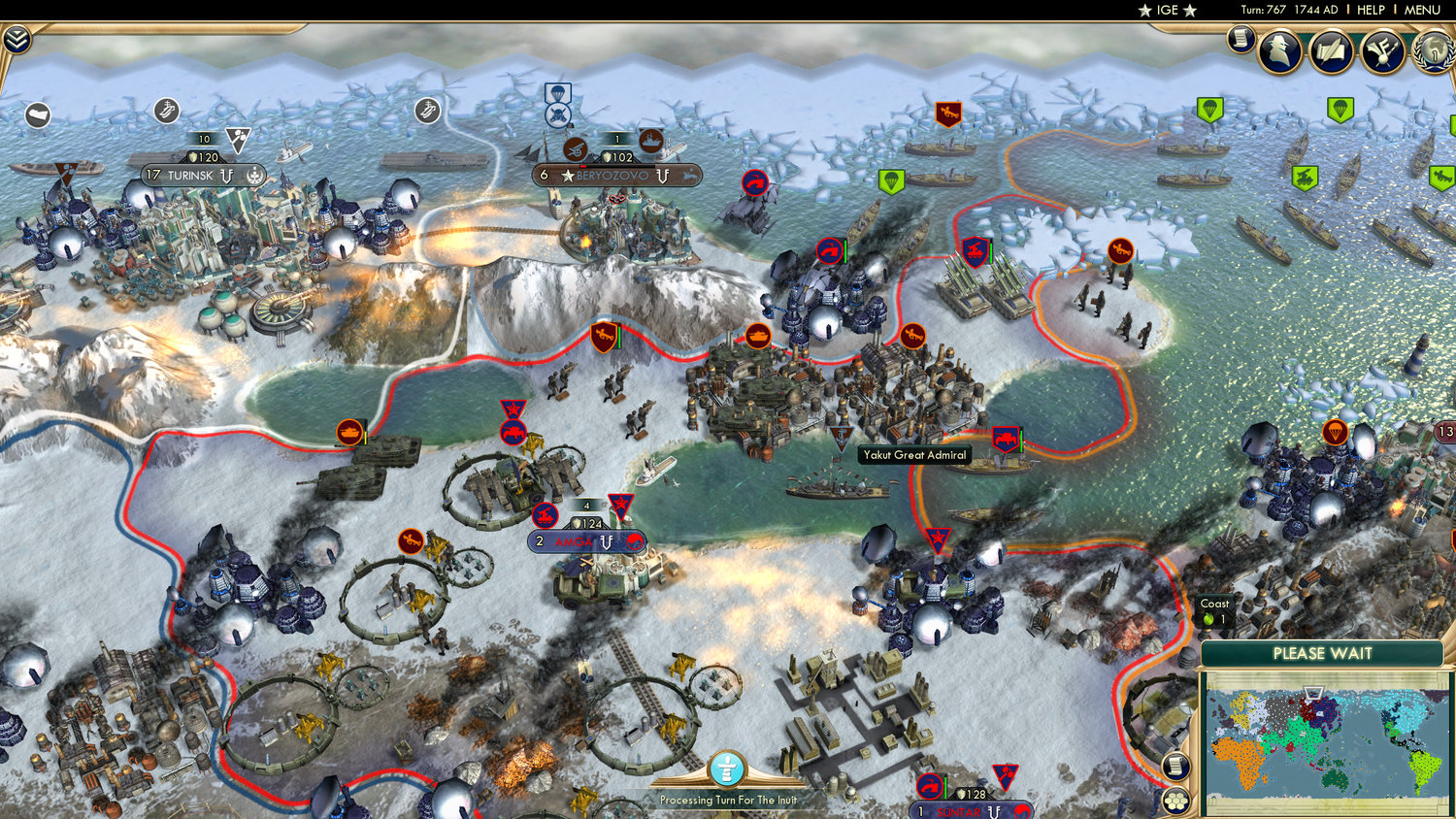Toggle Strategic View with the hex grid icon
Screen dimensions: 1456x819
coord(1175,801)
